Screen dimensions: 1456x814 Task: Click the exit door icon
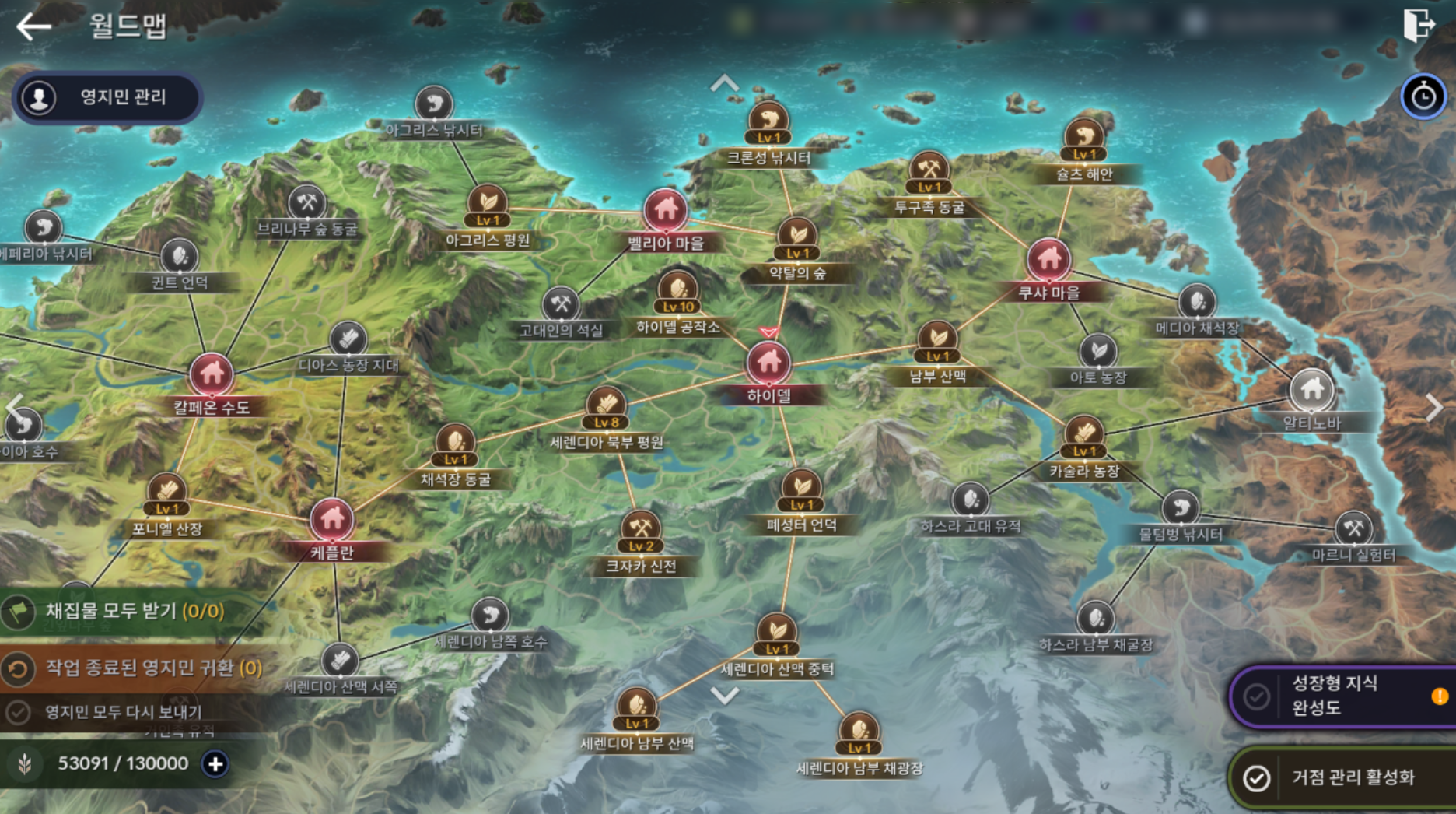tap(1419, 24)
